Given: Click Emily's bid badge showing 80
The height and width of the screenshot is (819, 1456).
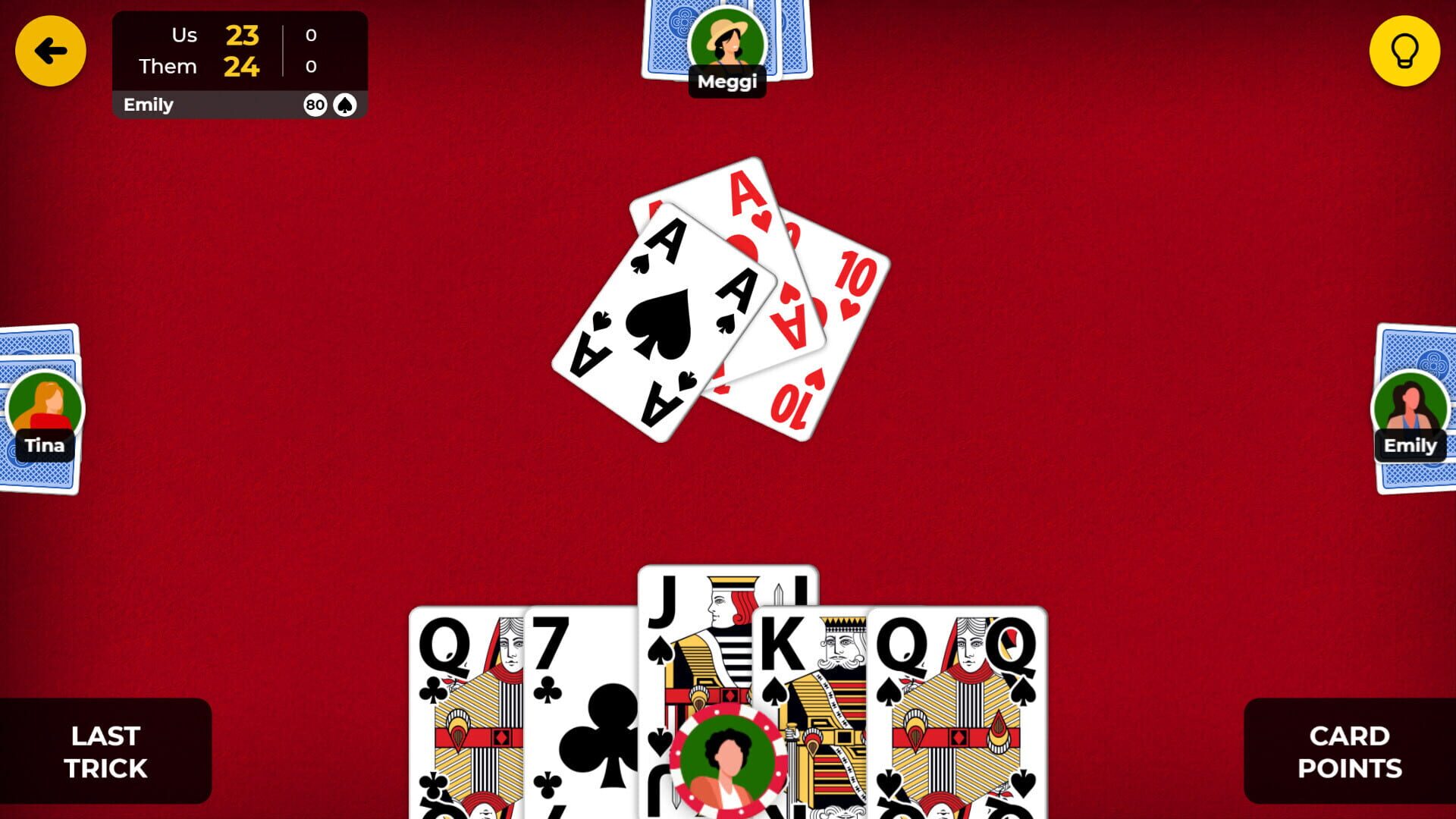Looking at the screenshot, I should 312,105.
